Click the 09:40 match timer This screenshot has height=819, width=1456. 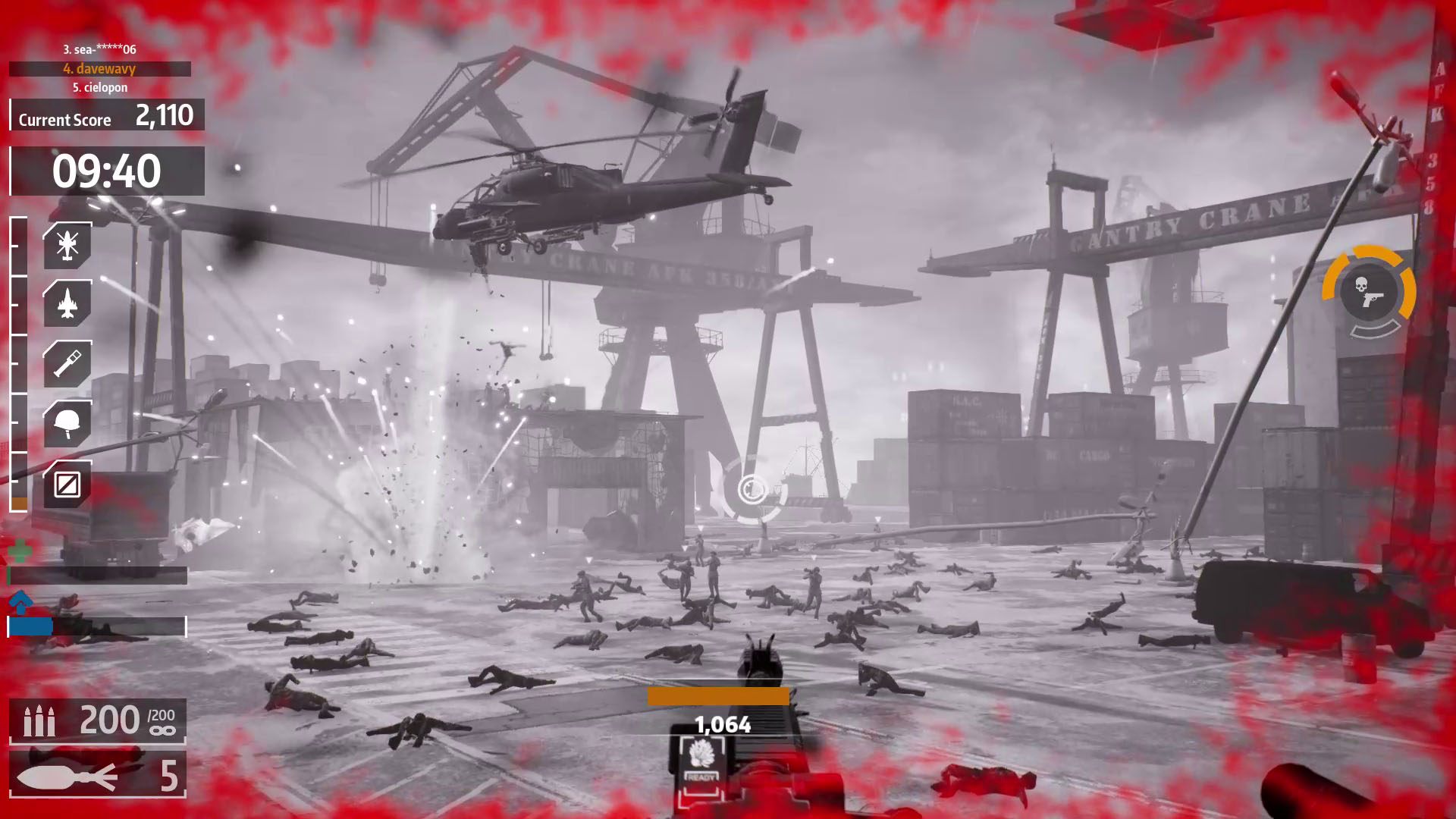tap(106, 171)
